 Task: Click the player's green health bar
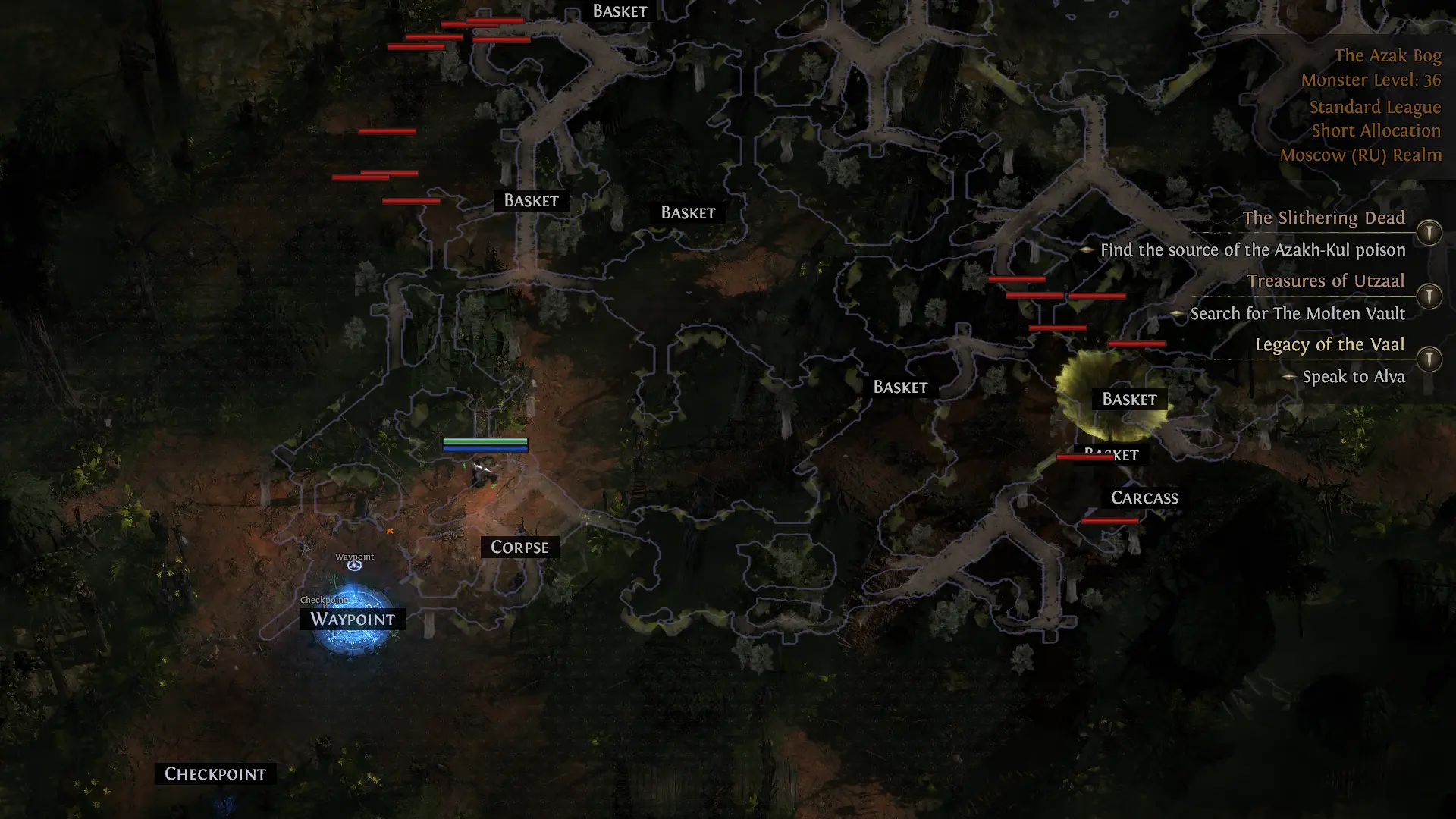[x=485, y=441]
